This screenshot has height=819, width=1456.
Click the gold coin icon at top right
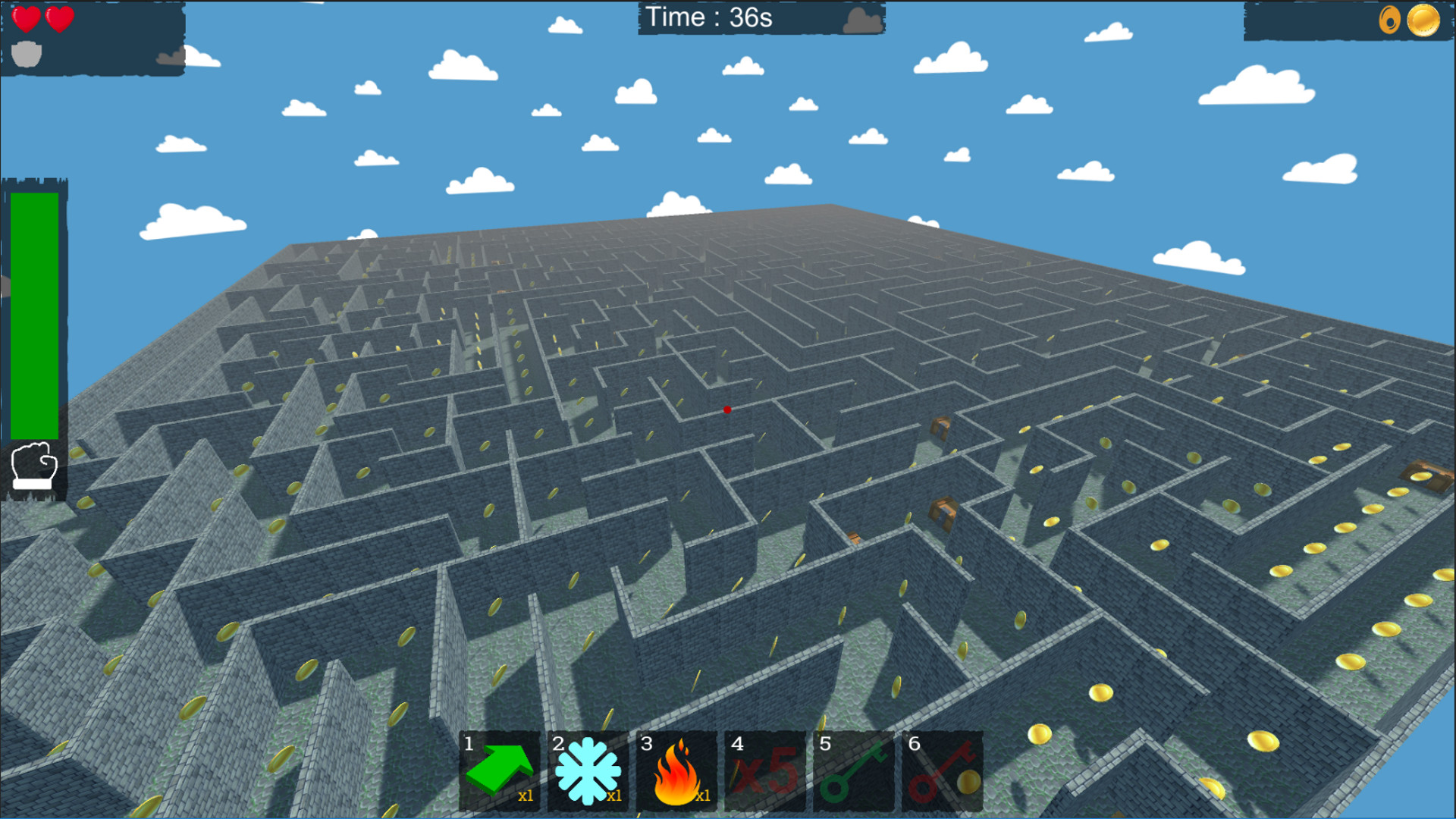(x=1423, y=22)
